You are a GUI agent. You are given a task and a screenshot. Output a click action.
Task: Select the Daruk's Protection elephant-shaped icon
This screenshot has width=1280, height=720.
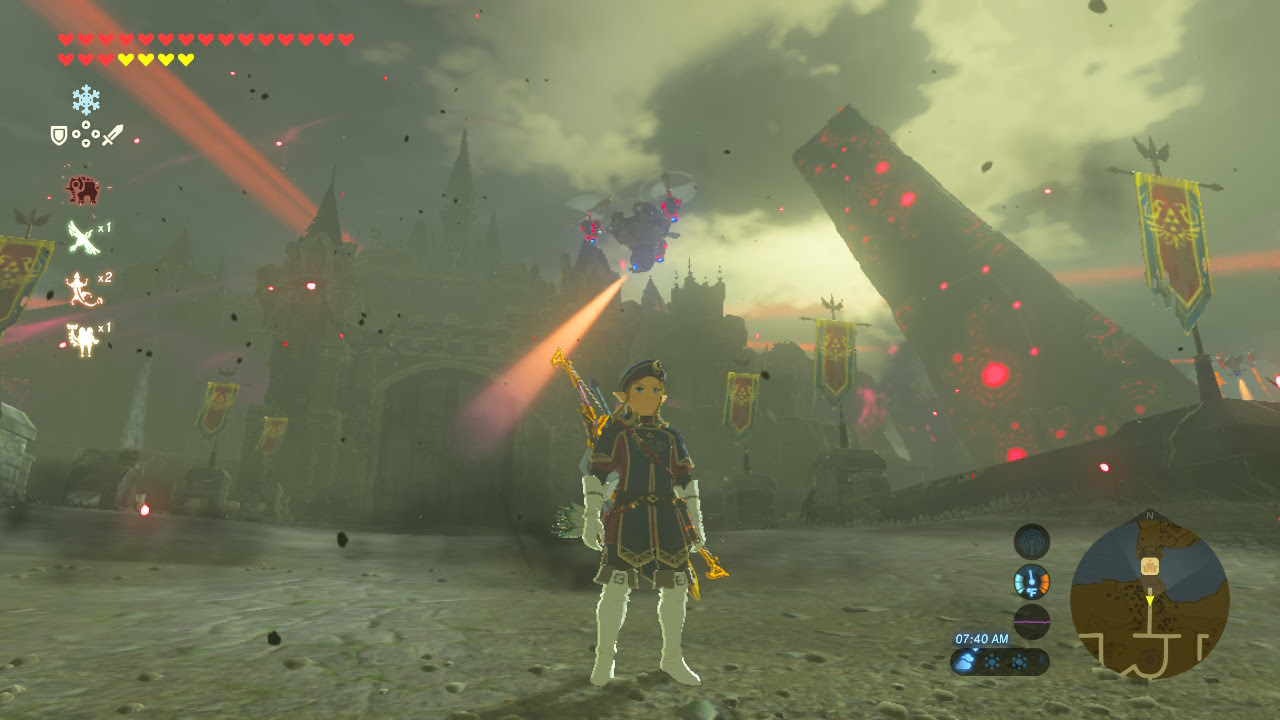click(82, 188)
